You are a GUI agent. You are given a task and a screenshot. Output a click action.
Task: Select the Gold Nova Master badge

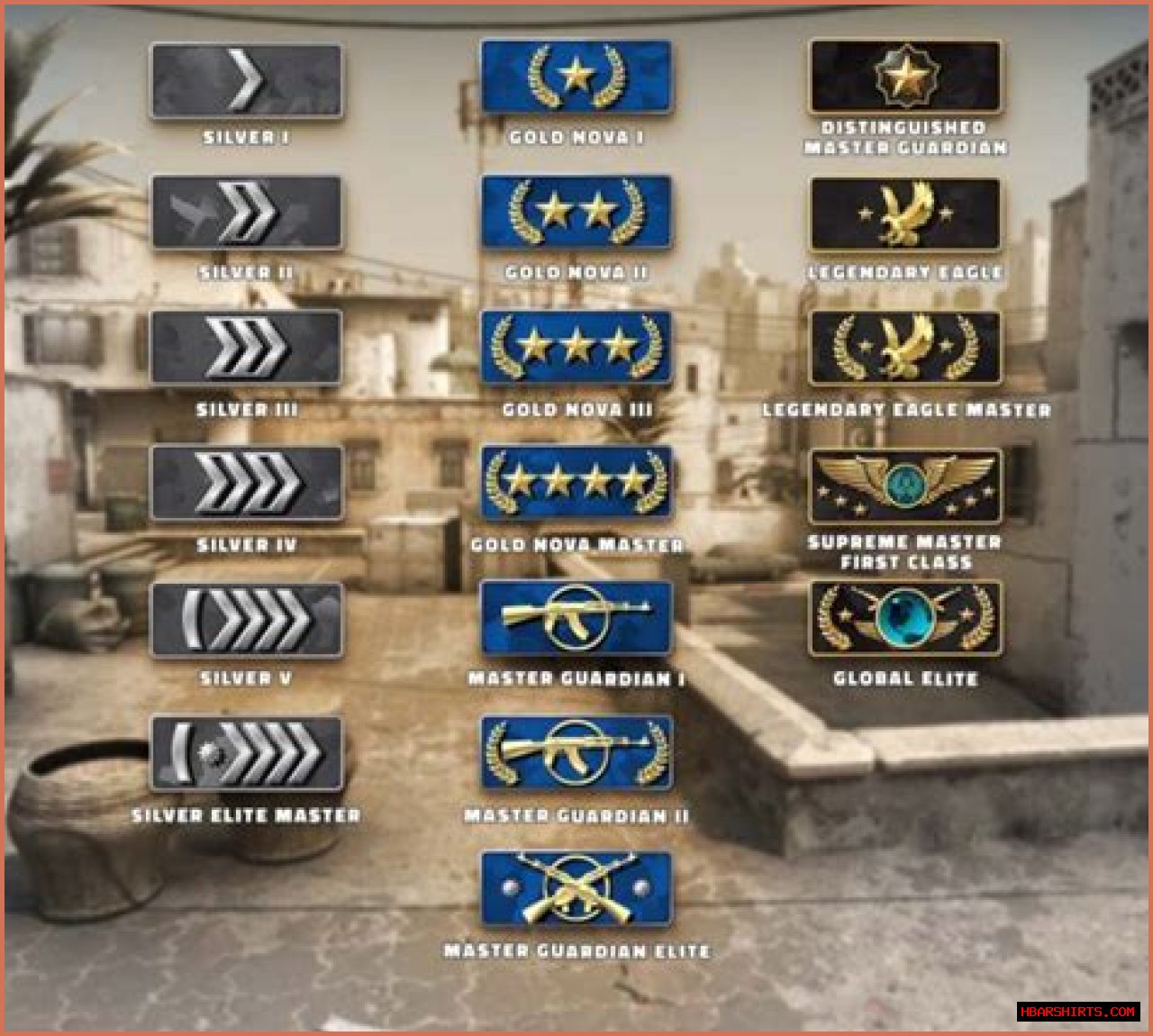pos(576,483)
